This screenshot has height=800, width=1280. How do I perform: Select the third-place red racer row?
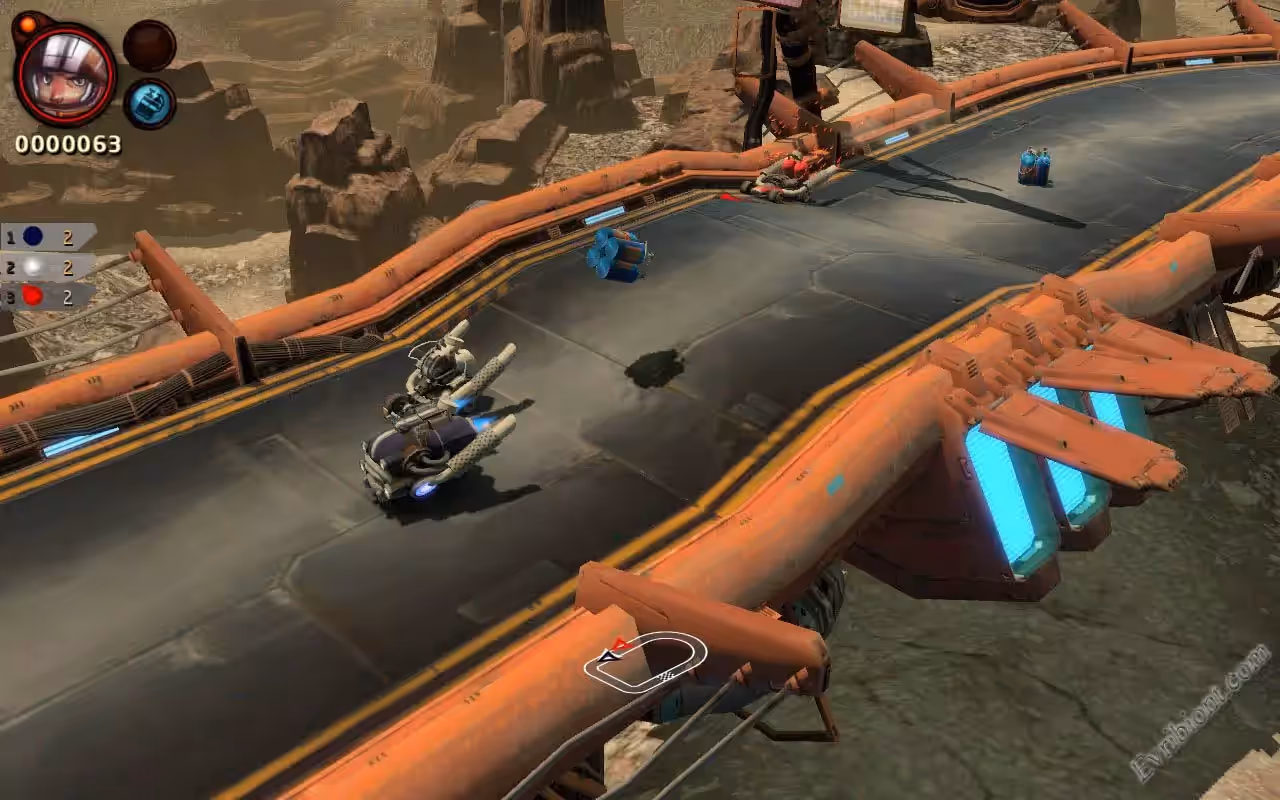tap(48, 296)
